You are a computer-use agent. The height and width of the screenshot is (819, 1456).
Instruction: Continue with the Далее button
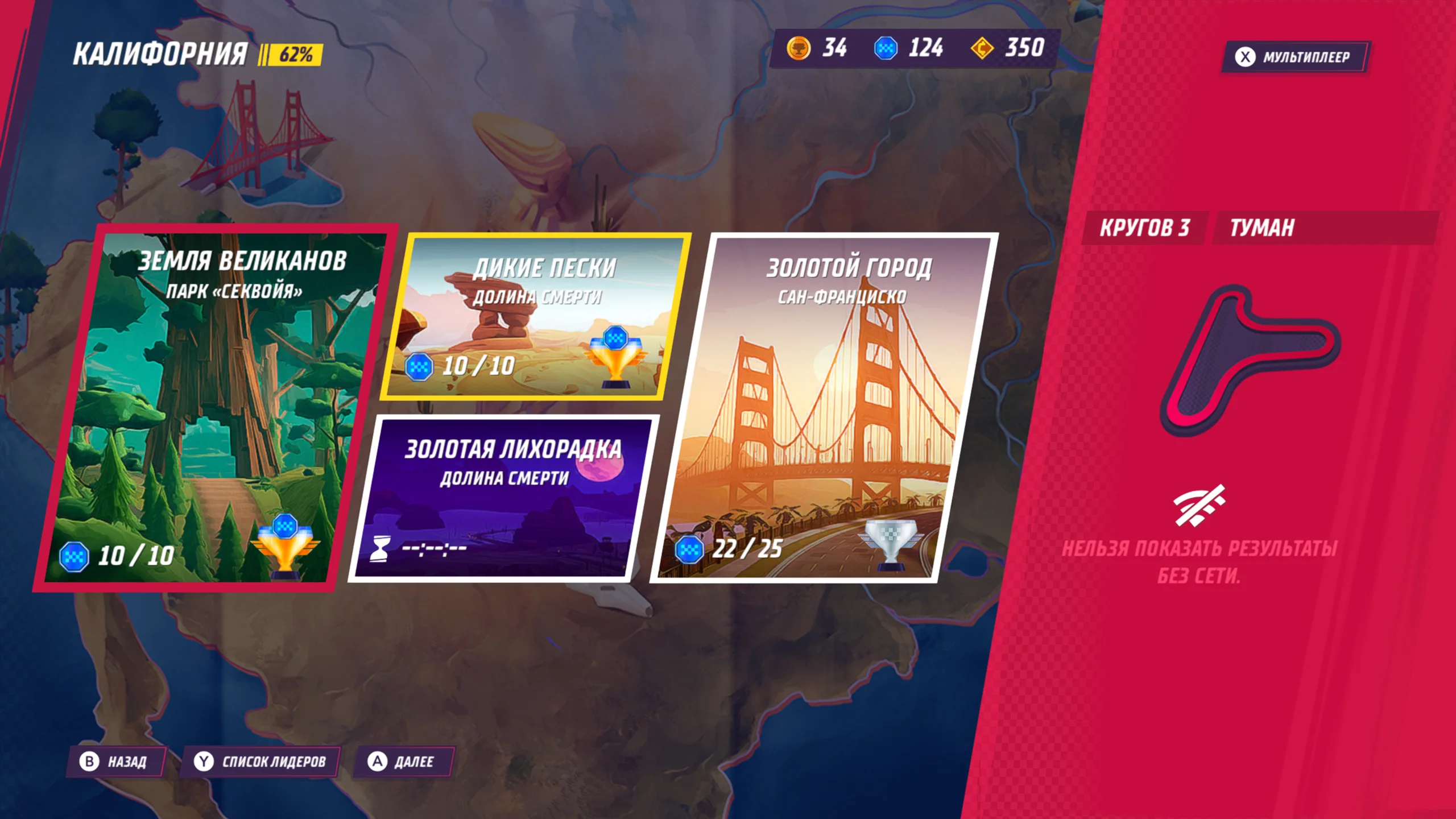click(x=403, y=762)
